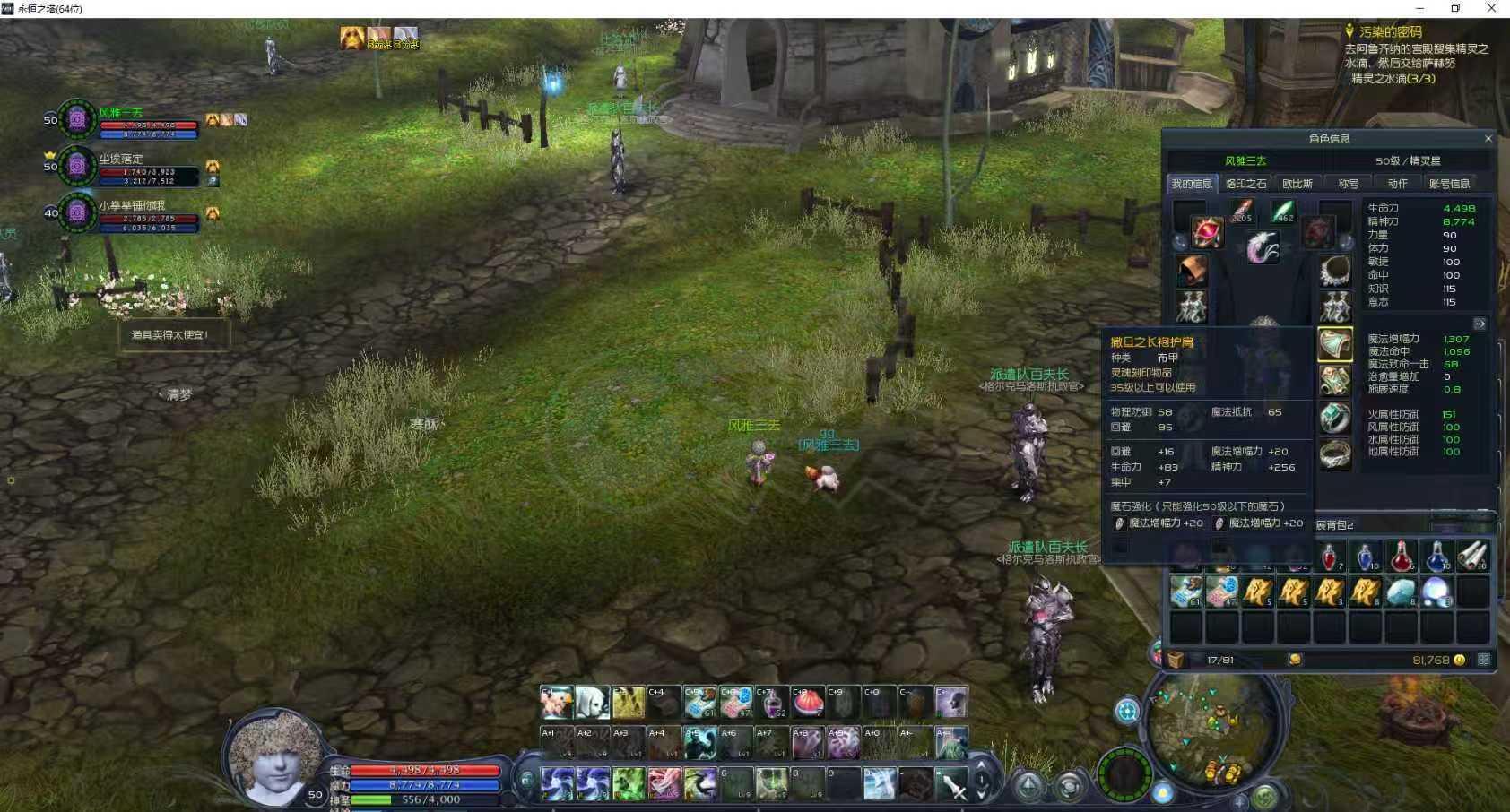The height and width of the screenshot is (812, 1510).
Task: Expand the stats arrow button
Action: (1480, 324)
